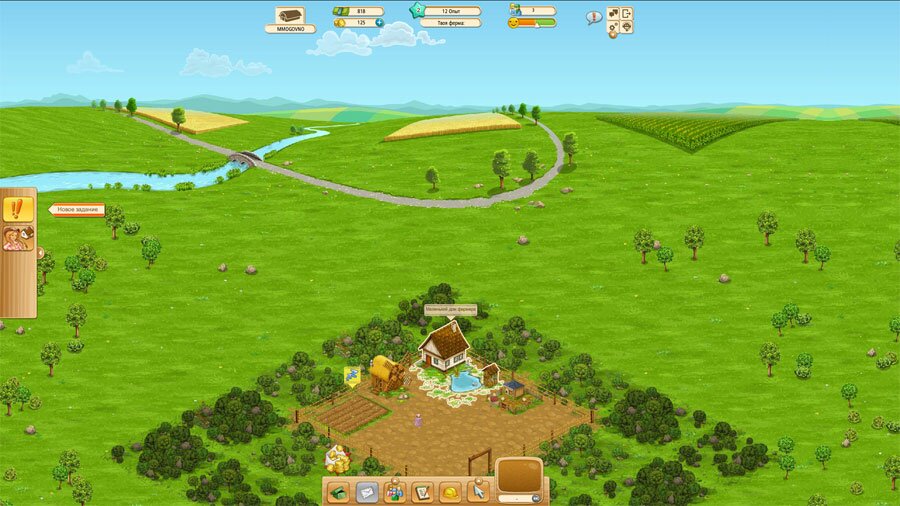Log out using the exit door icon
The height and width of the screenshot is (506, 900).
click(x=627, y=14)
